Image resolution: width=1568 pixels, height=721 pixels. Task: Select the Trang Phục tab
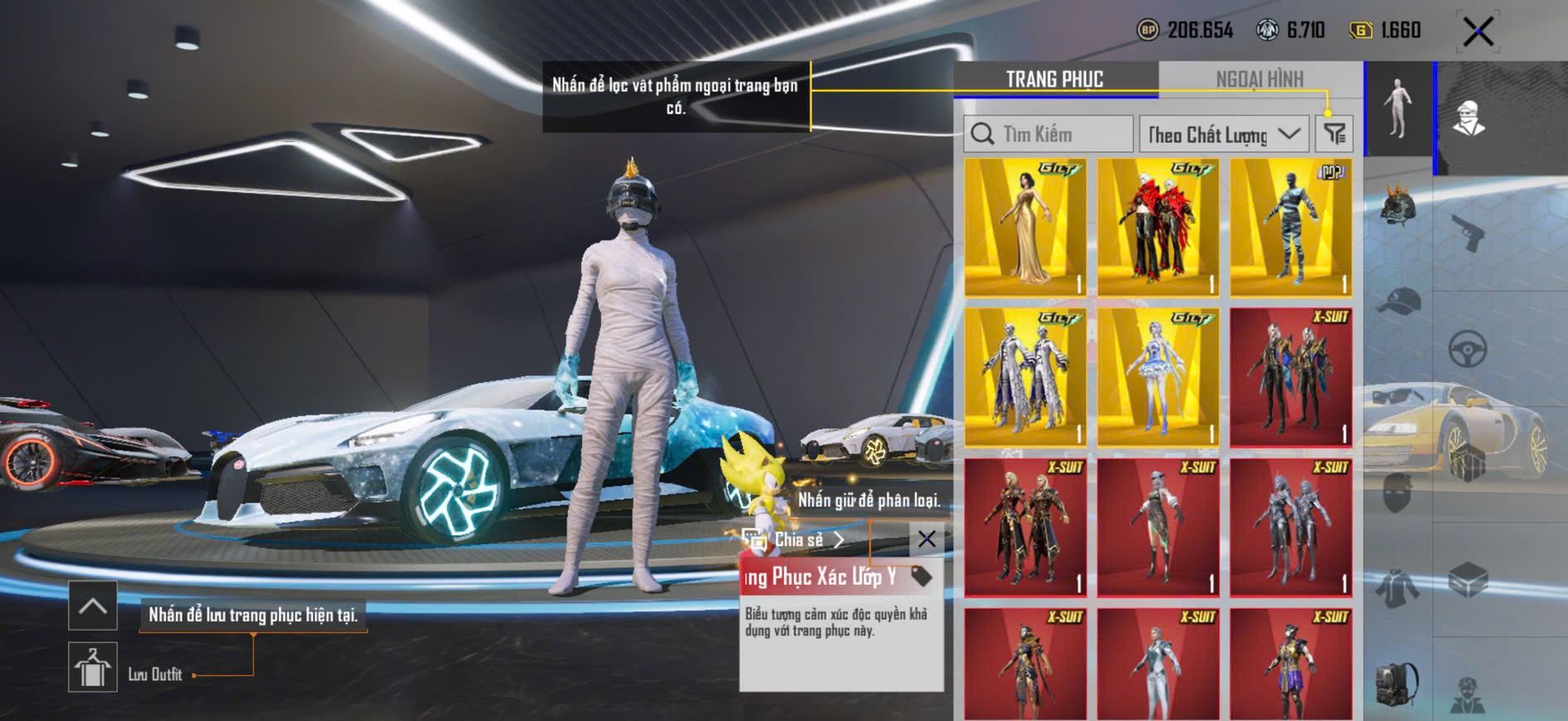click(x=1055, y=79)
